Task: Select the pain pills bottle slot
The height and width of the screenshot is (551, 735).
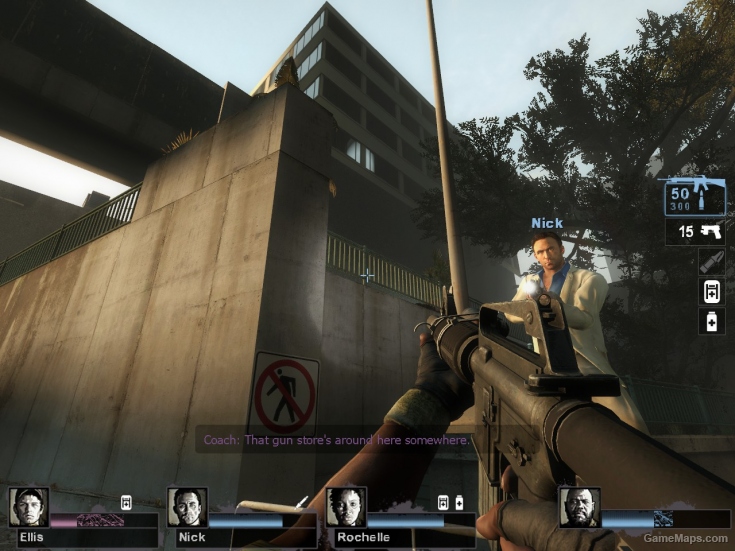Action: coord(711,321)
